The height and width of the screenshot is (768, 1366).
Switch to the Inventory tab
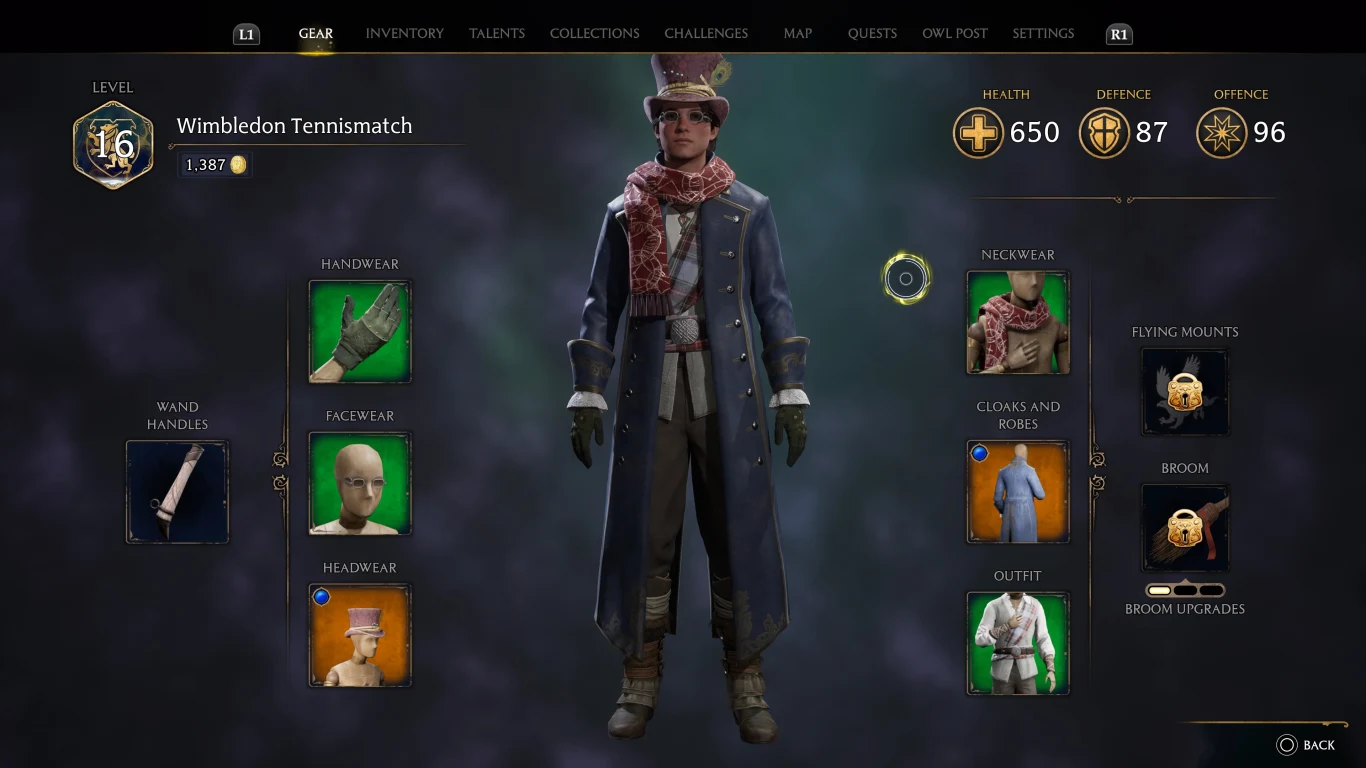tap(404, 33)
